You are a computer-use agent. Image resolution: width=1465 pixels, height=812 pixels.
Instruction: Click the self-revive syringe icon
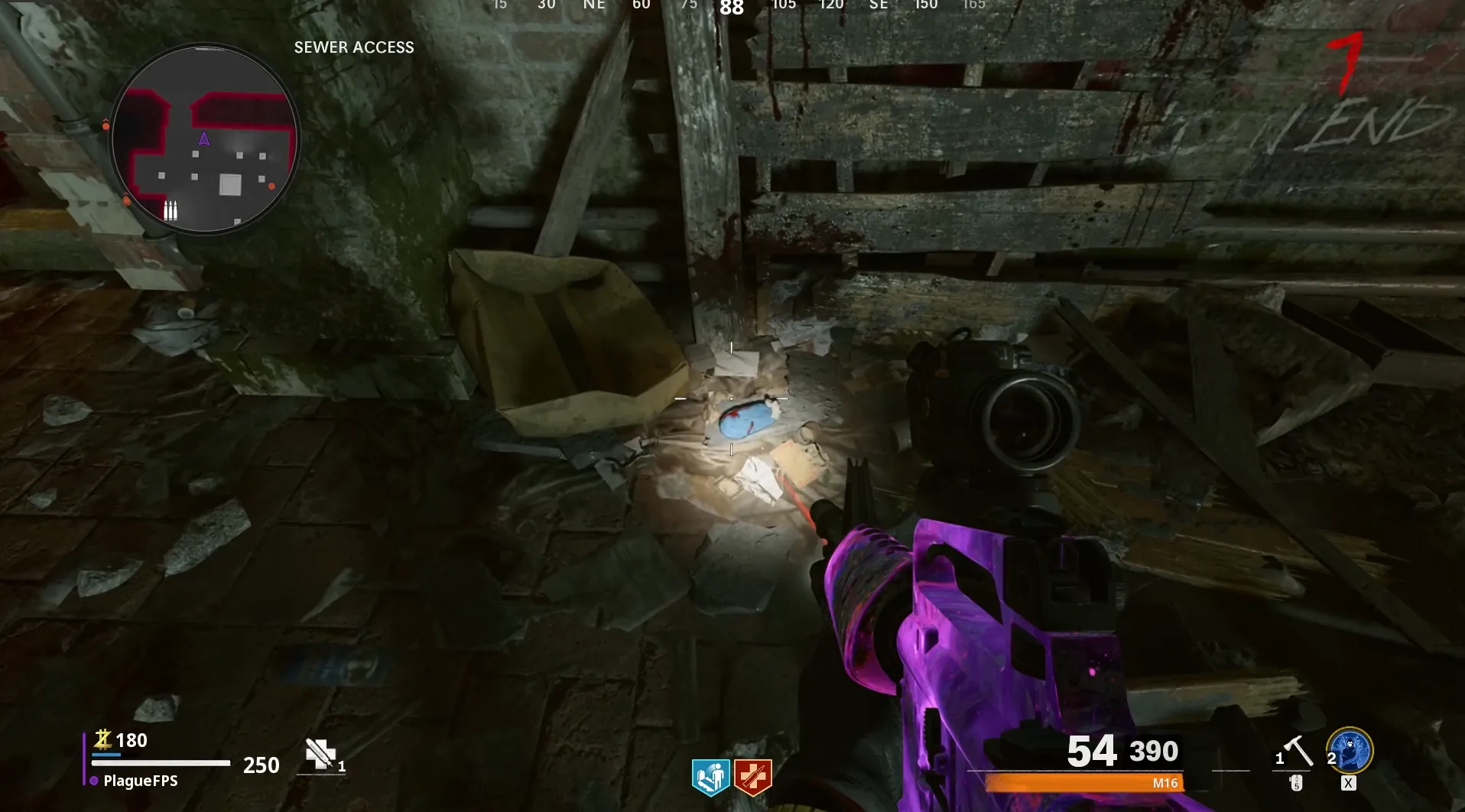[320, 754]
